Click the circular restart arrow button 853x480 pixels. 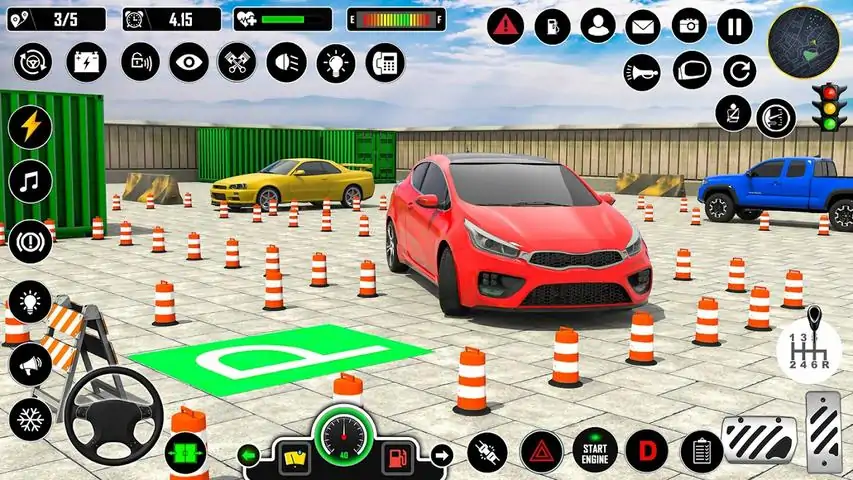[738, 71]
